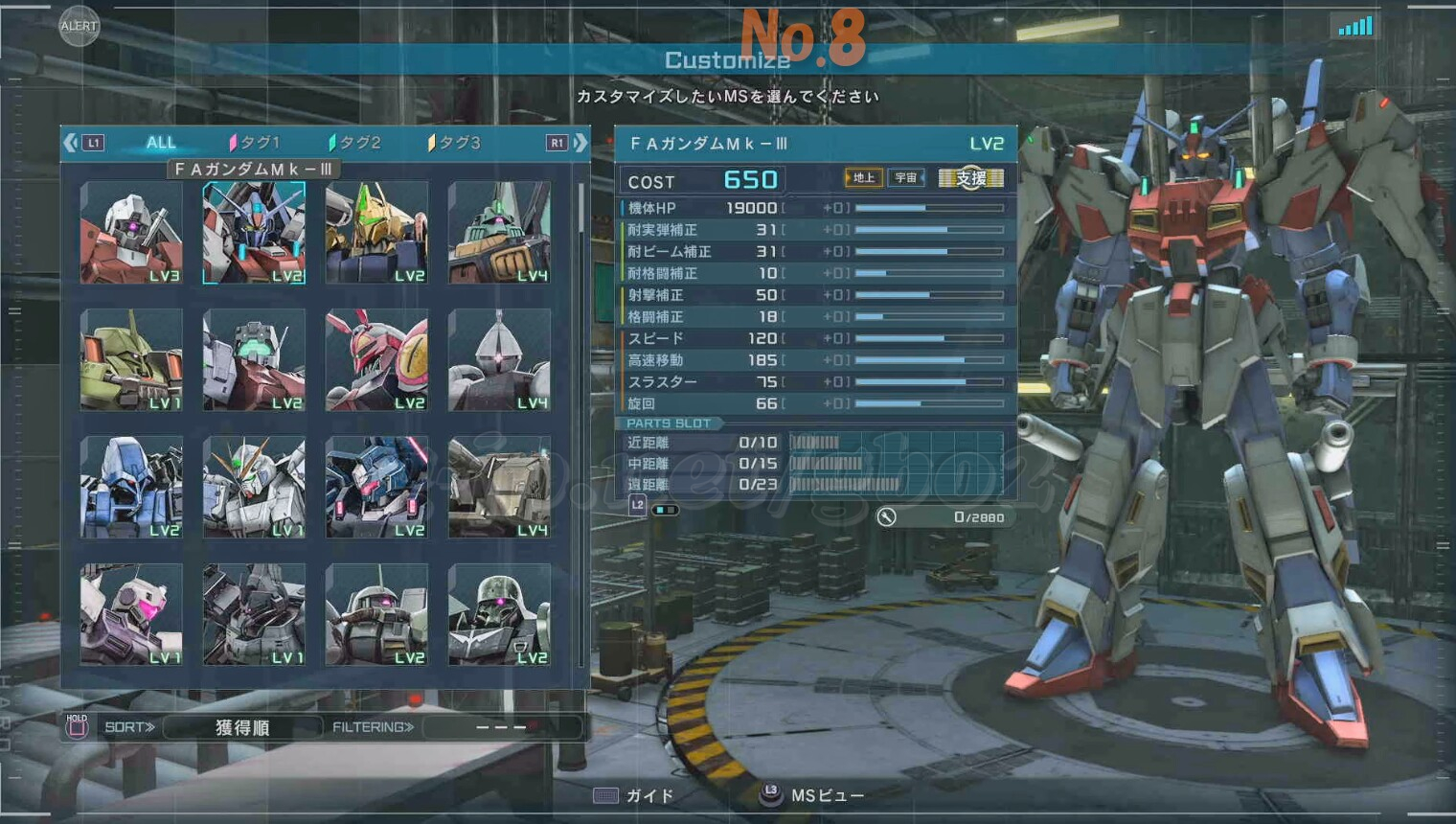
Task: Select the red-white suit LV3 thumbnail
Action: point(131,233)
